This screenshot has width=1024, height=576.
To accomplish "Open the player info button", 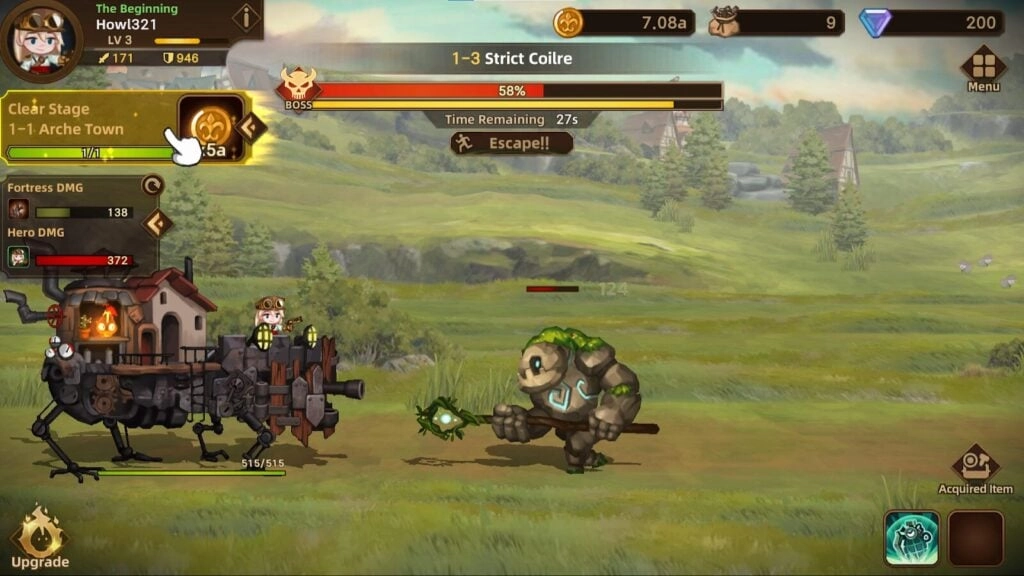I will [246, 18].
